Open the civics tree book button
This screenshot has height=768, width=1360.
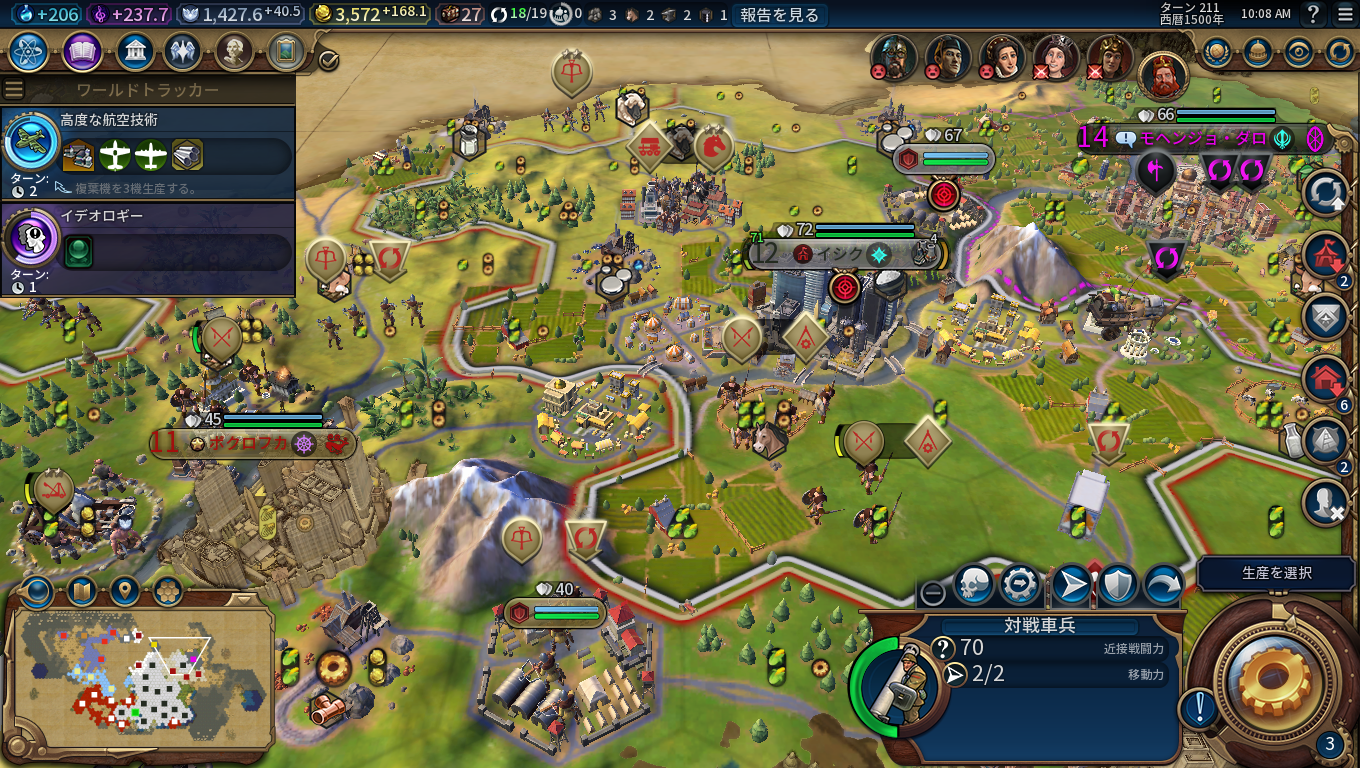point(82,51)
